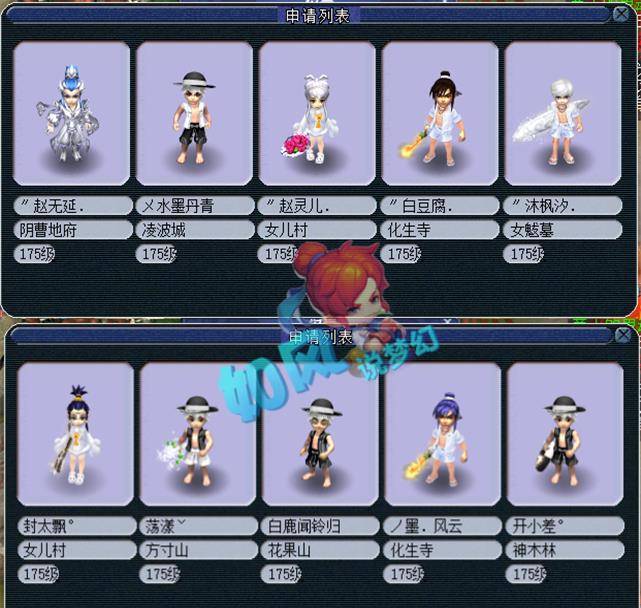Pick applicant 赵灵儿 holding flowers
Viewport: 641px width, 608px height.
pyautogui.click(x=317, y=117)
